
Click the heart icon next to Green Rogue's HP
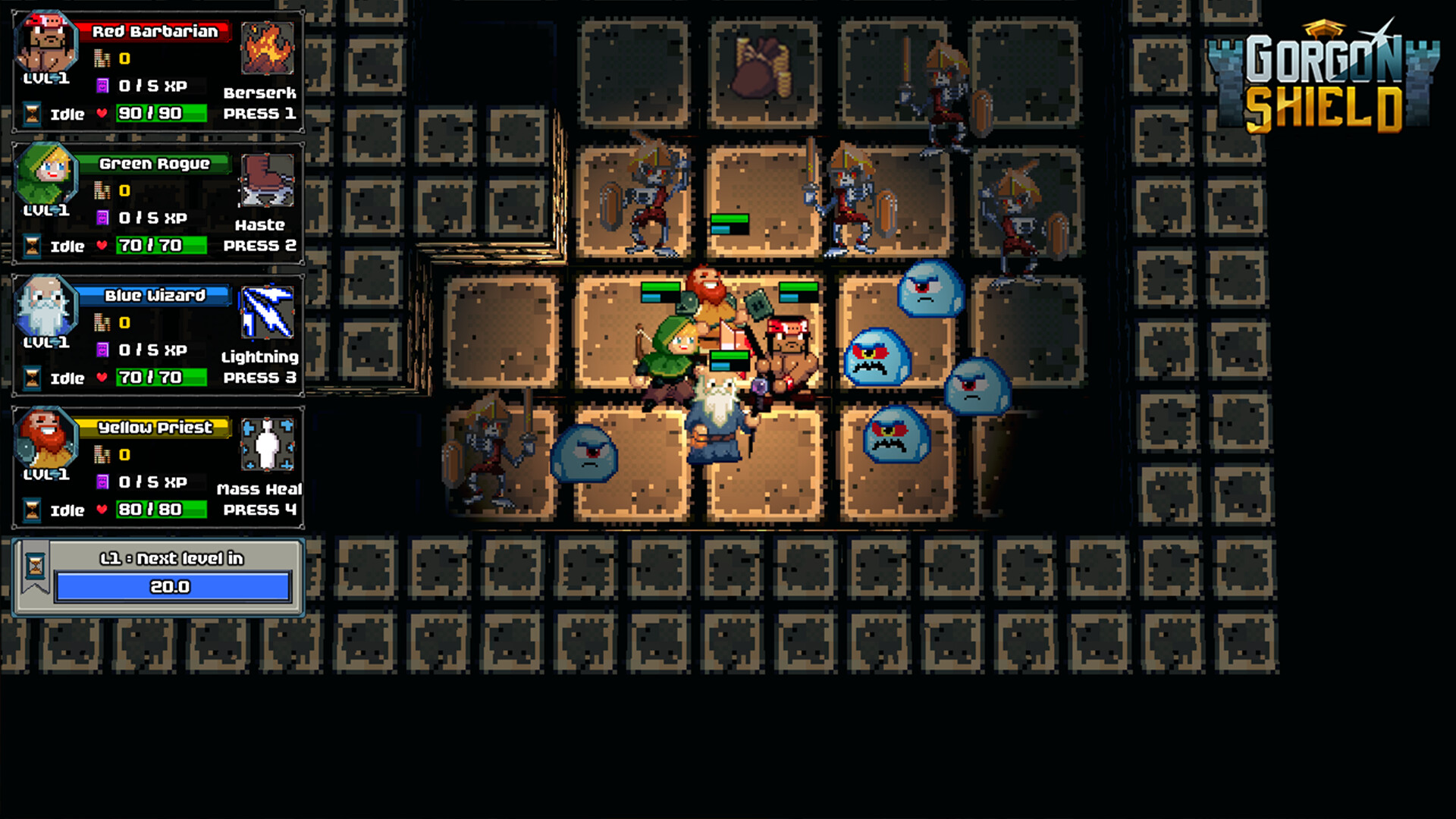pyautogui.click(x=101, y=246)
